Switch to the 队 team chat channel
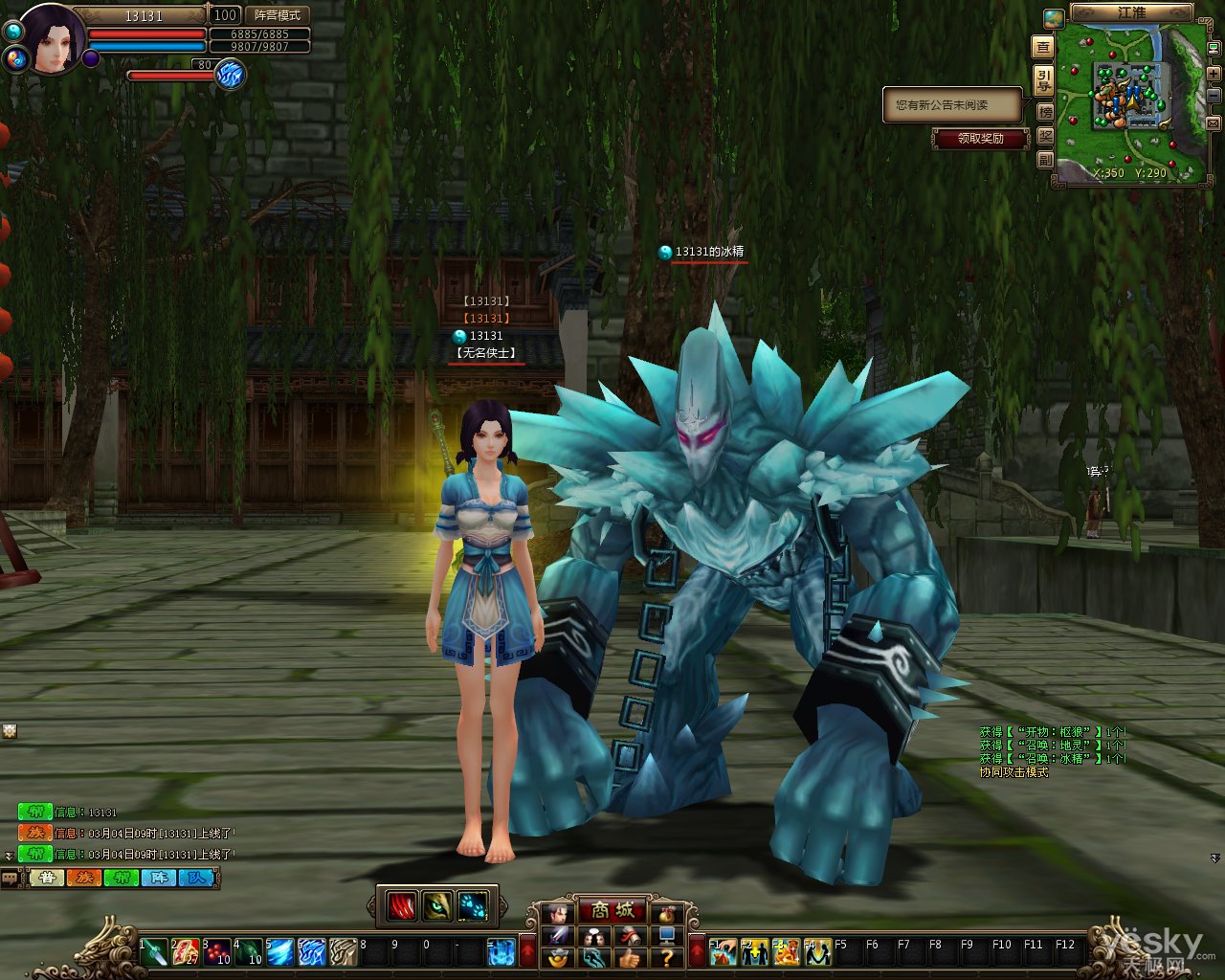This screenshot has width=1225, height=980. (196, 878)
